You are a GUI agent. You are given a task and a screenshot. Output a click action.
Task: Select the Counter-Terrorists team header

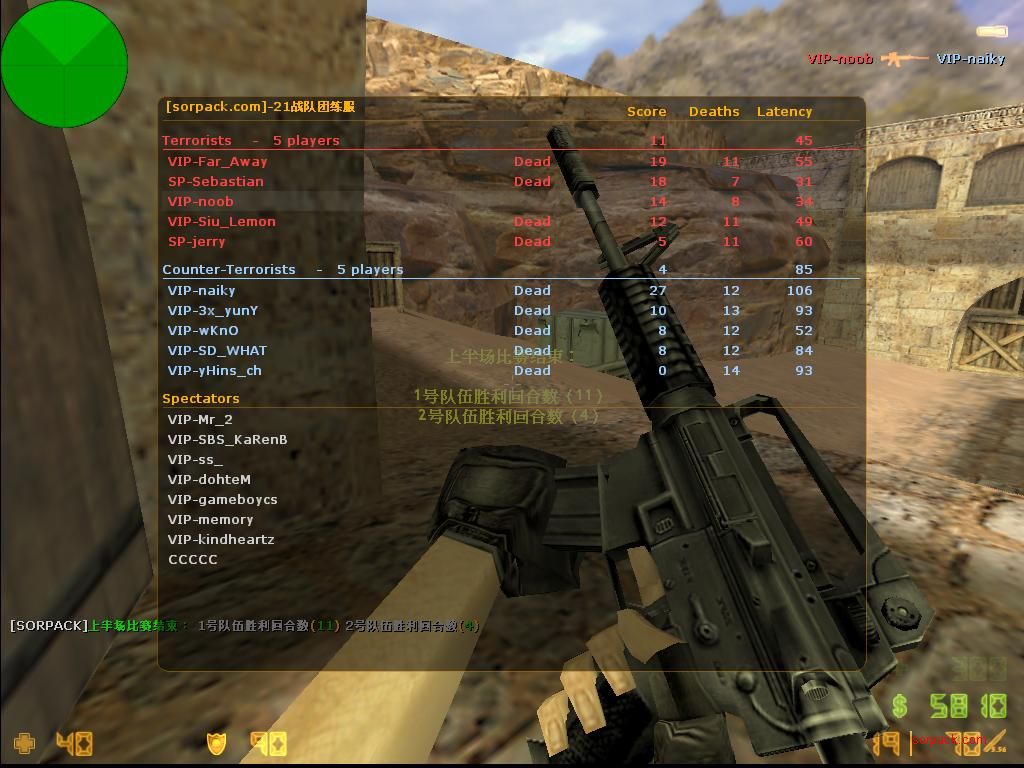pos(229,269)
